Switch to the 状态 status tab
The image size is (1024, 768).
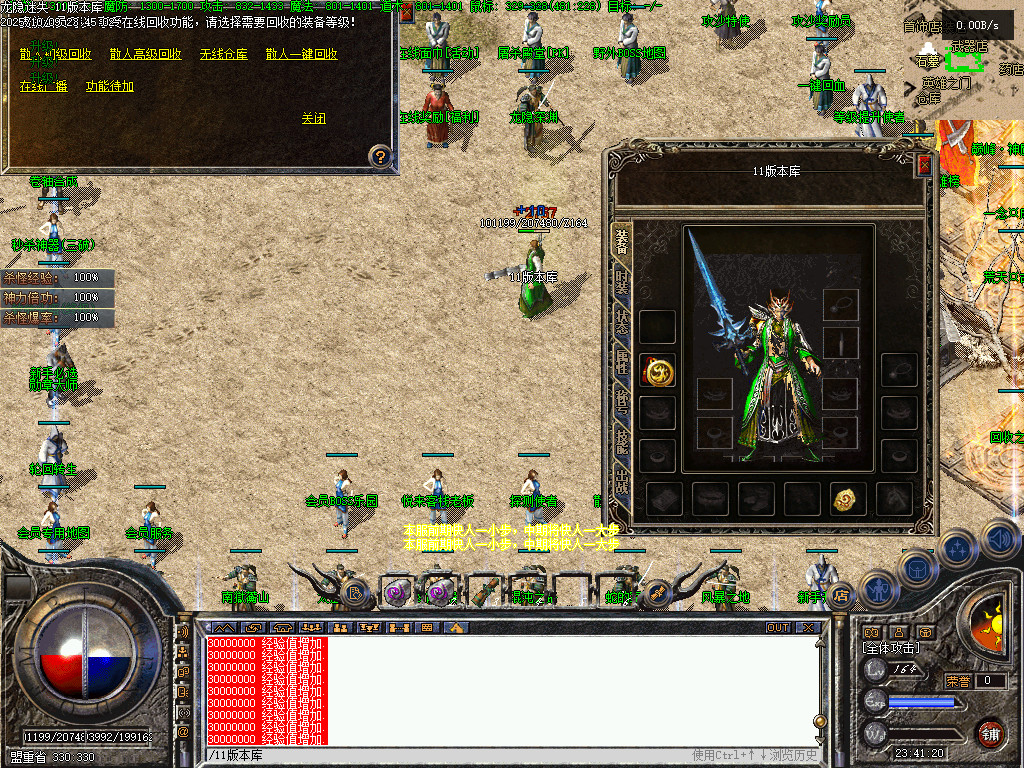pyautogui.click(x=622, y=322)
